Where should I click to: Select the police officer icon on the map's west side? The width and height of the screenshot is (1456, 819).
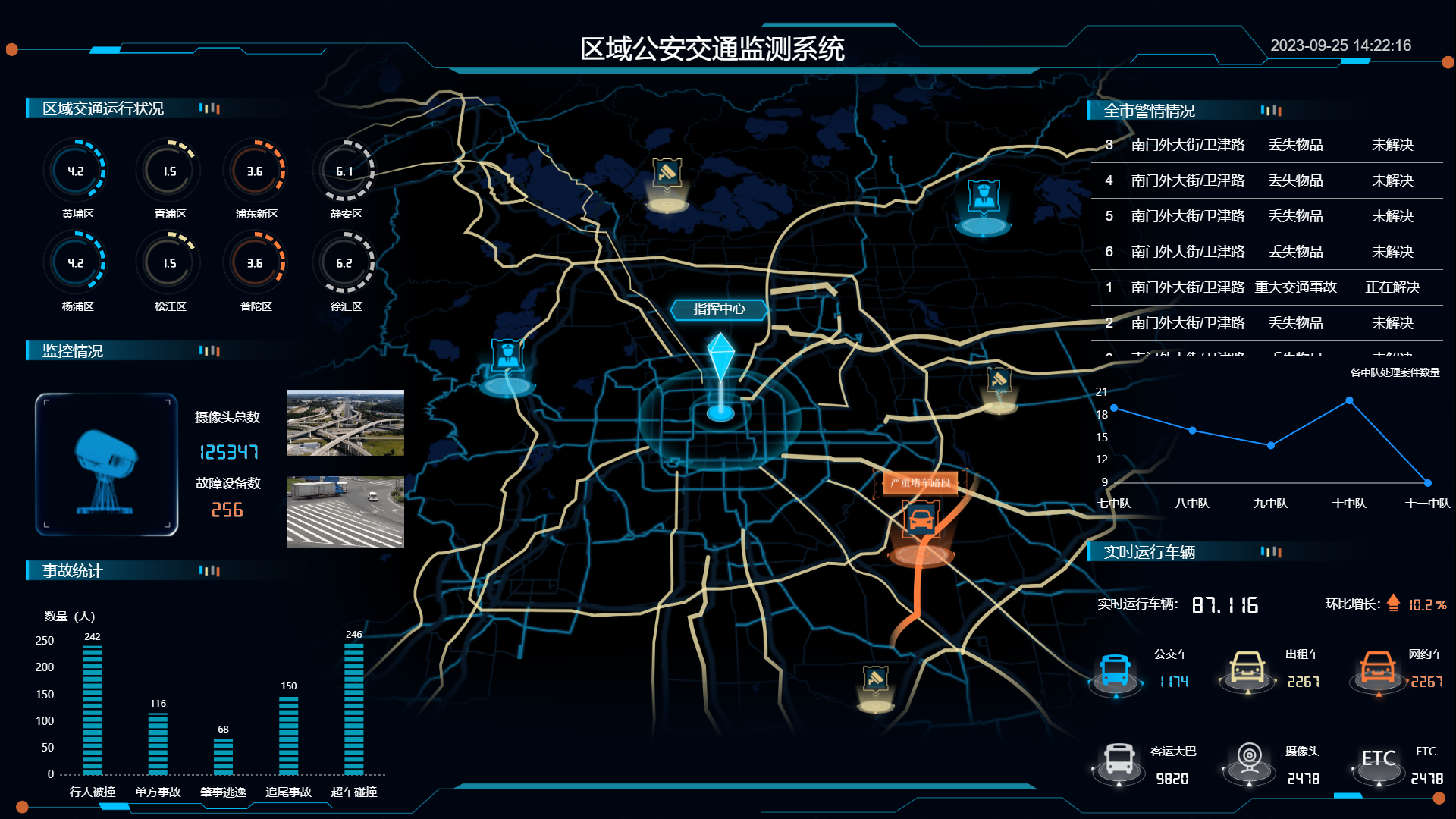(x=507, y=354)
